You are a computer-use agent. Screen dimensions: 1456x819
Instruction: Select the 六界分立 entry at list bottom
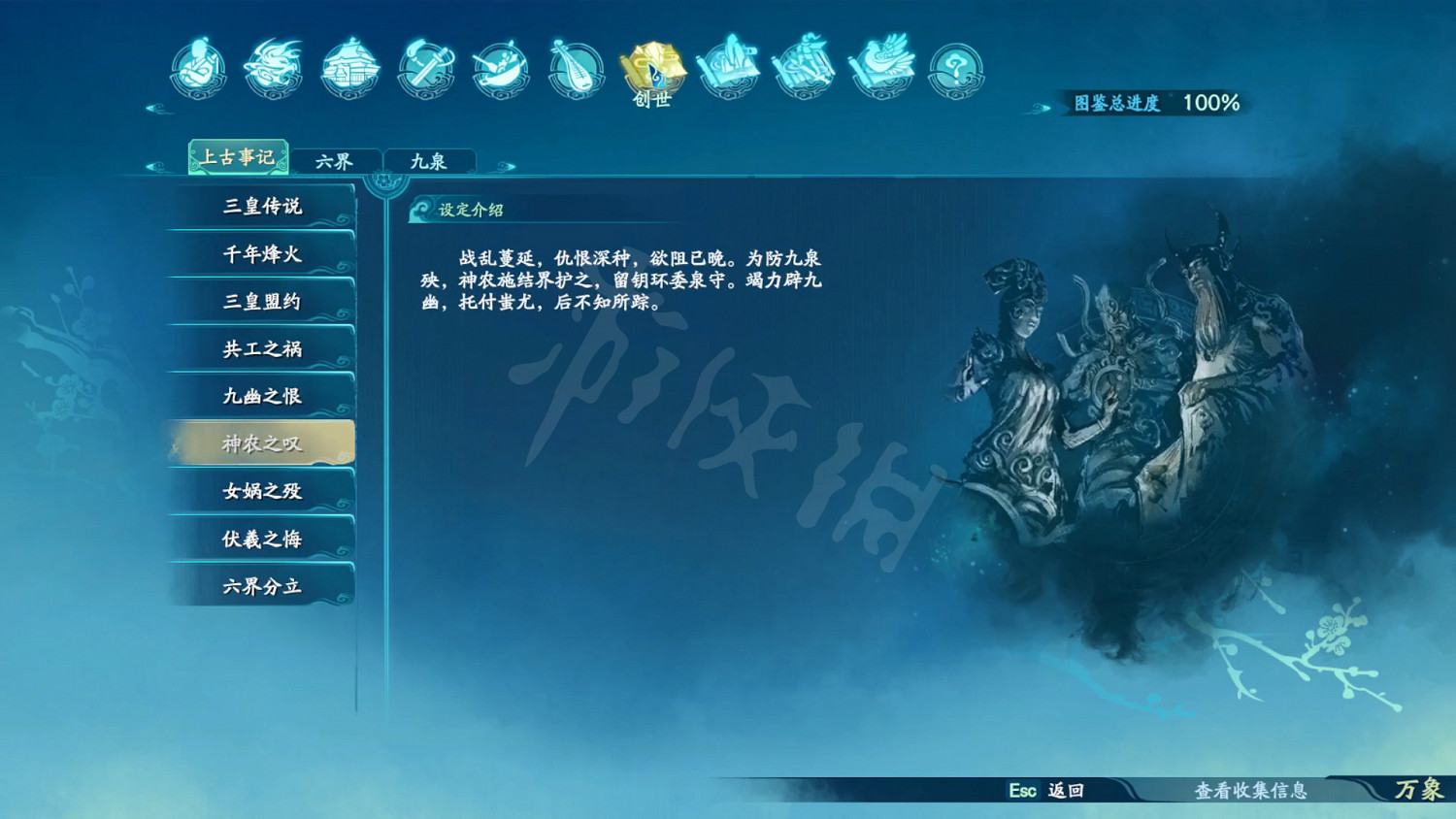[x=260, y=586]
